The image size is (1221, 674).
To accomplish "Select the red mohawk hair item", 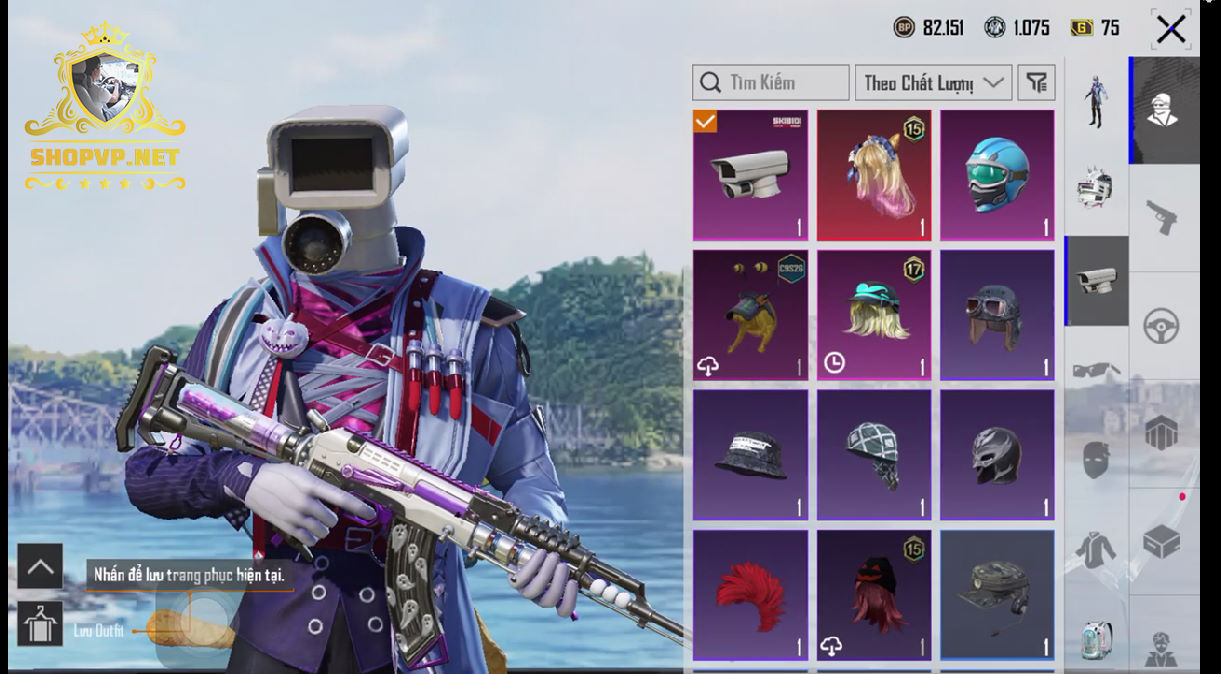I will coord(750,595).
